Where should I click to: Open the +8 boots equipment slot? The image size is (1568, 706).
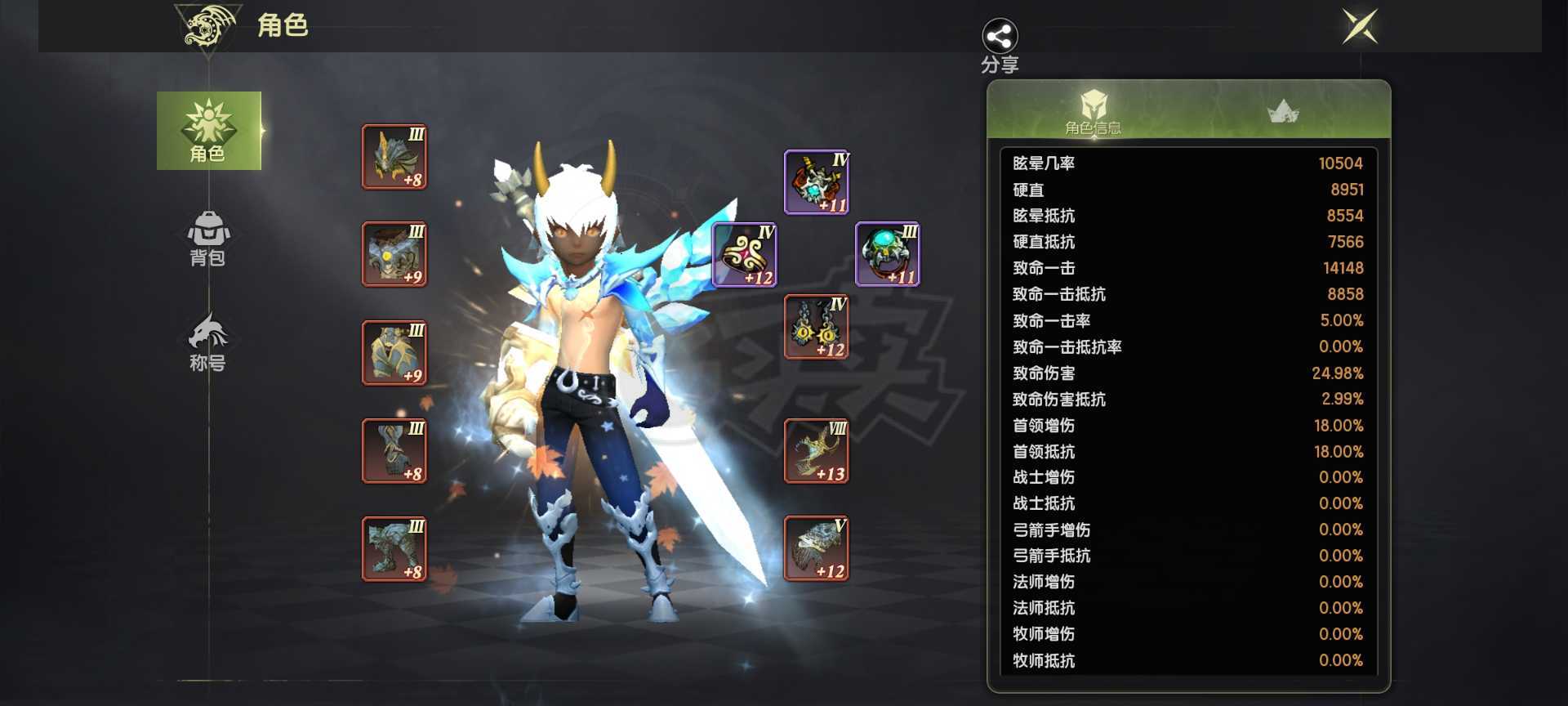point(394,549)
